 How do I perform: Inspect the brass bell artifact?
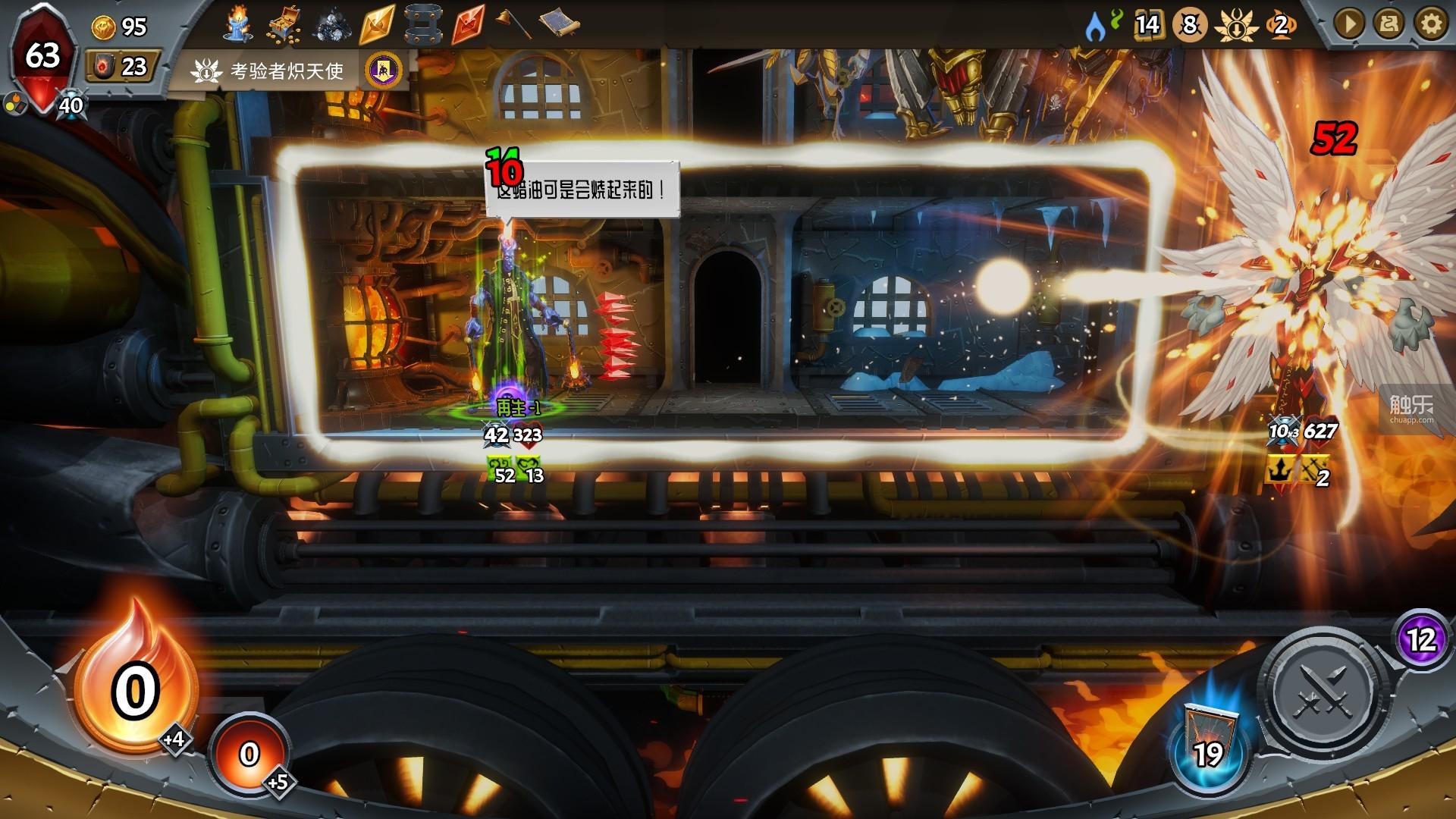coord(513,24)
